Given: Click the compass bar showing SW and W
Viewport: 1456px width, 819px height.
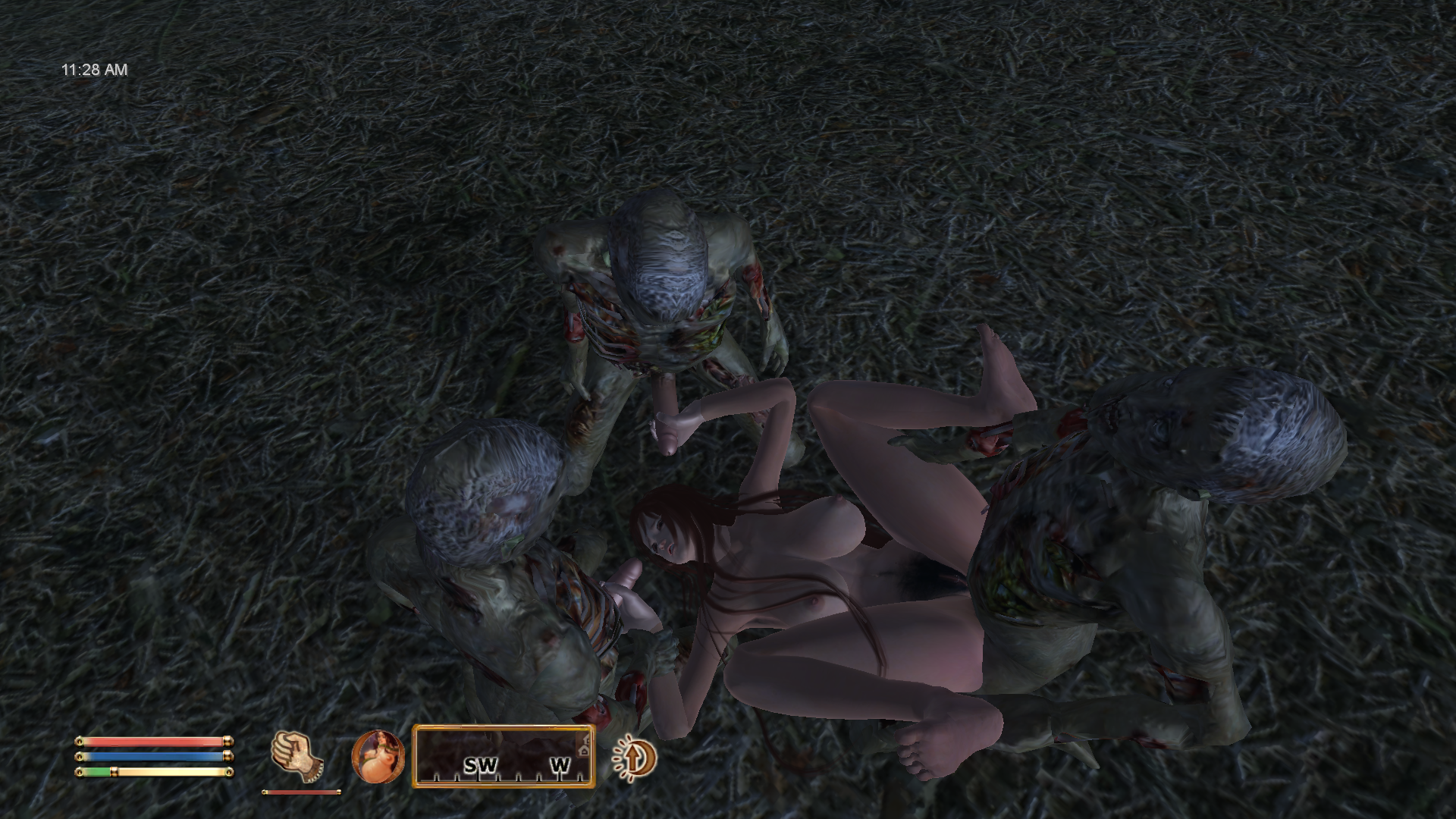Looking at the screenshot, I should (x=504, y=756).
